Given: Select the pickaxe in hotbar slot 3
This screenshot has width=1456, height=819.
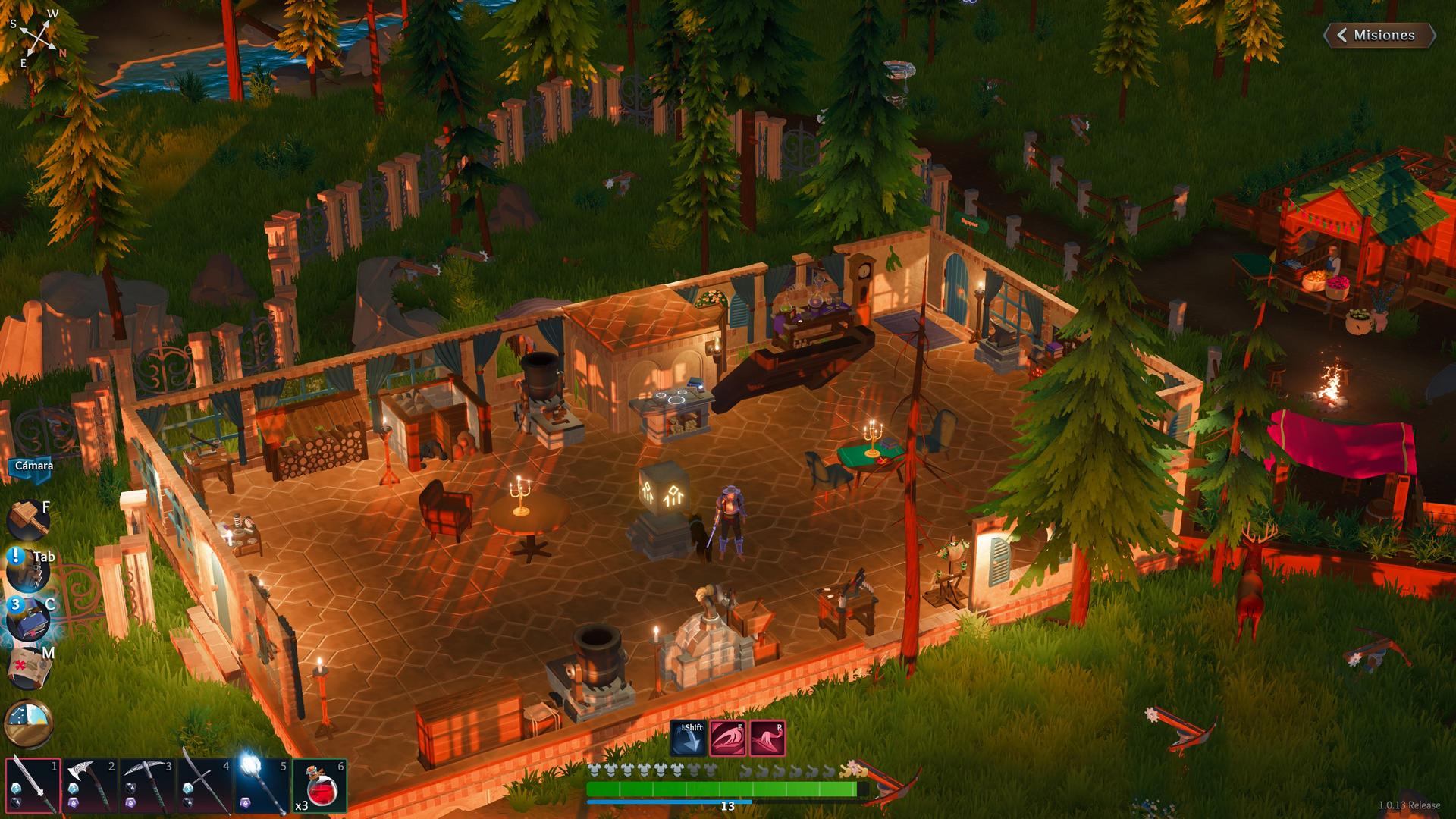Looking at the screenshot, I should point(147,786).
